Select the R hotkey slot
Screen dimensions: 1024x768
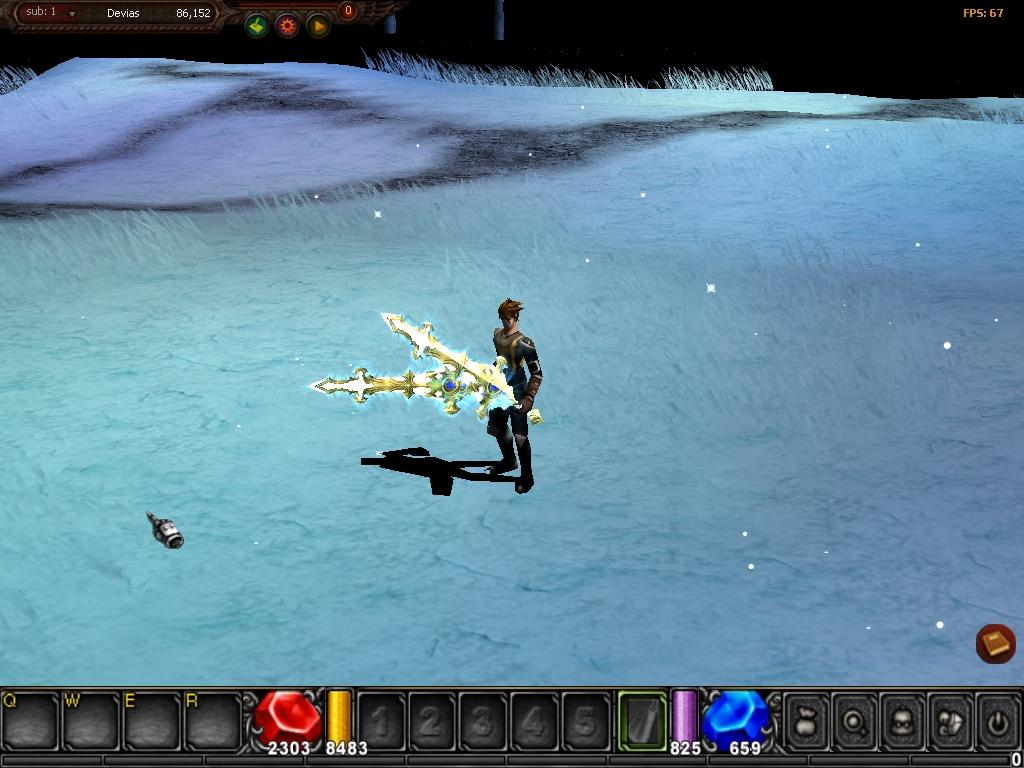pyautogui.click(x=213, y=719)
